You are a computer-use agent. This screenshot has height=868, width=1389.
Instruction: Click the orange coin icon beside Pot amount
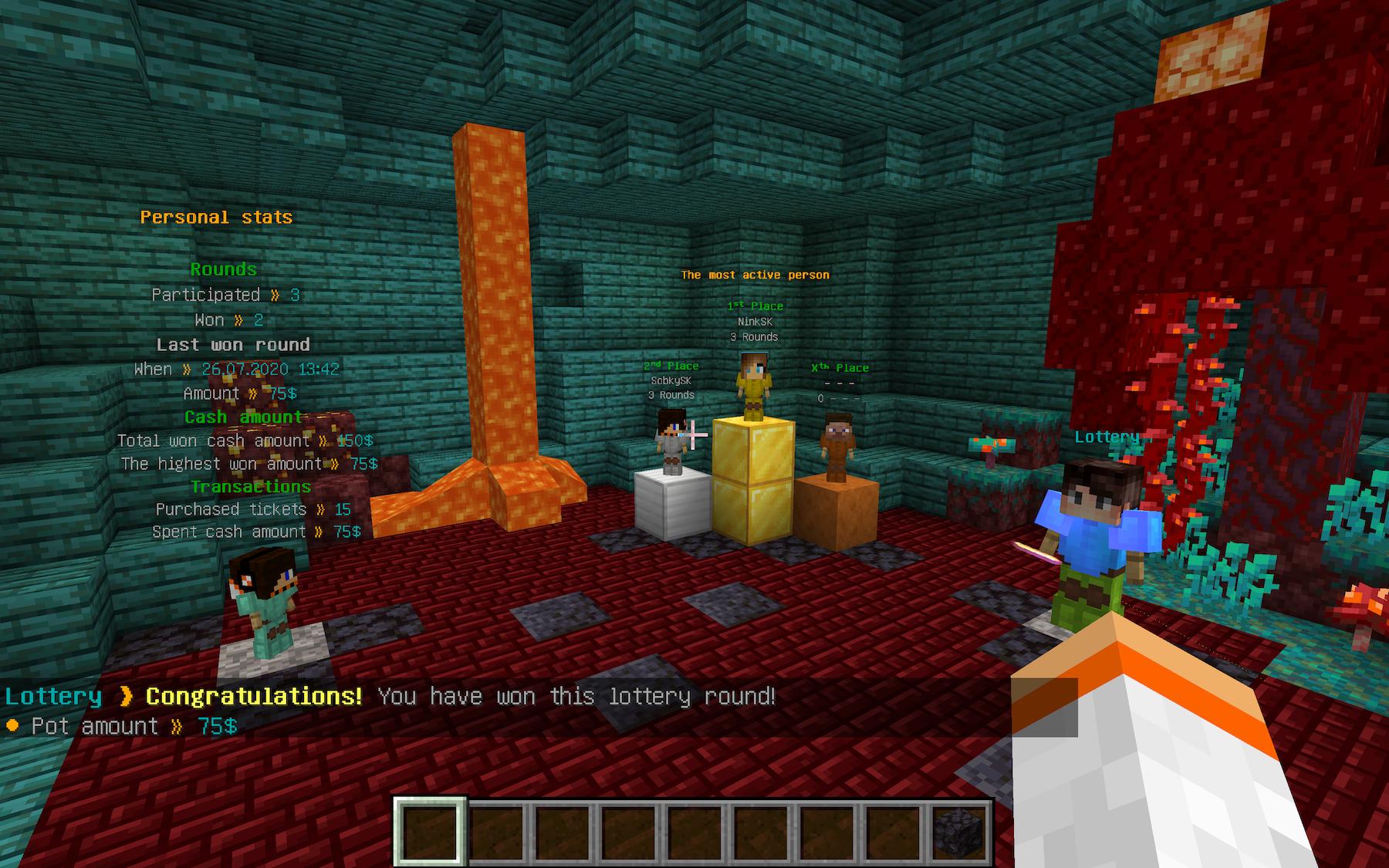(12, 725)
